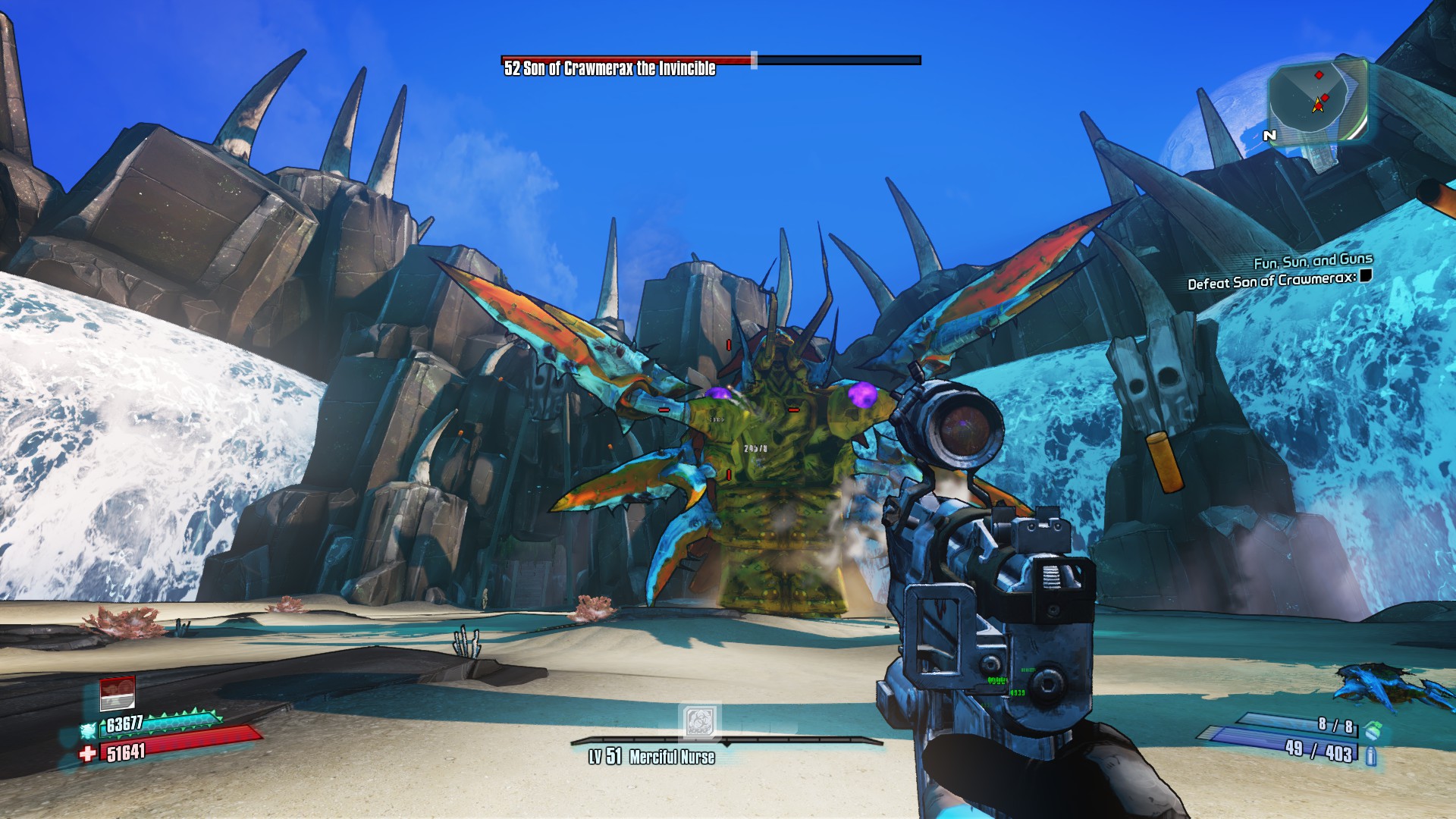Click the shield value 63677
Screen dimensions: 1456x819
pyautogui.click(x=124, y=723)
